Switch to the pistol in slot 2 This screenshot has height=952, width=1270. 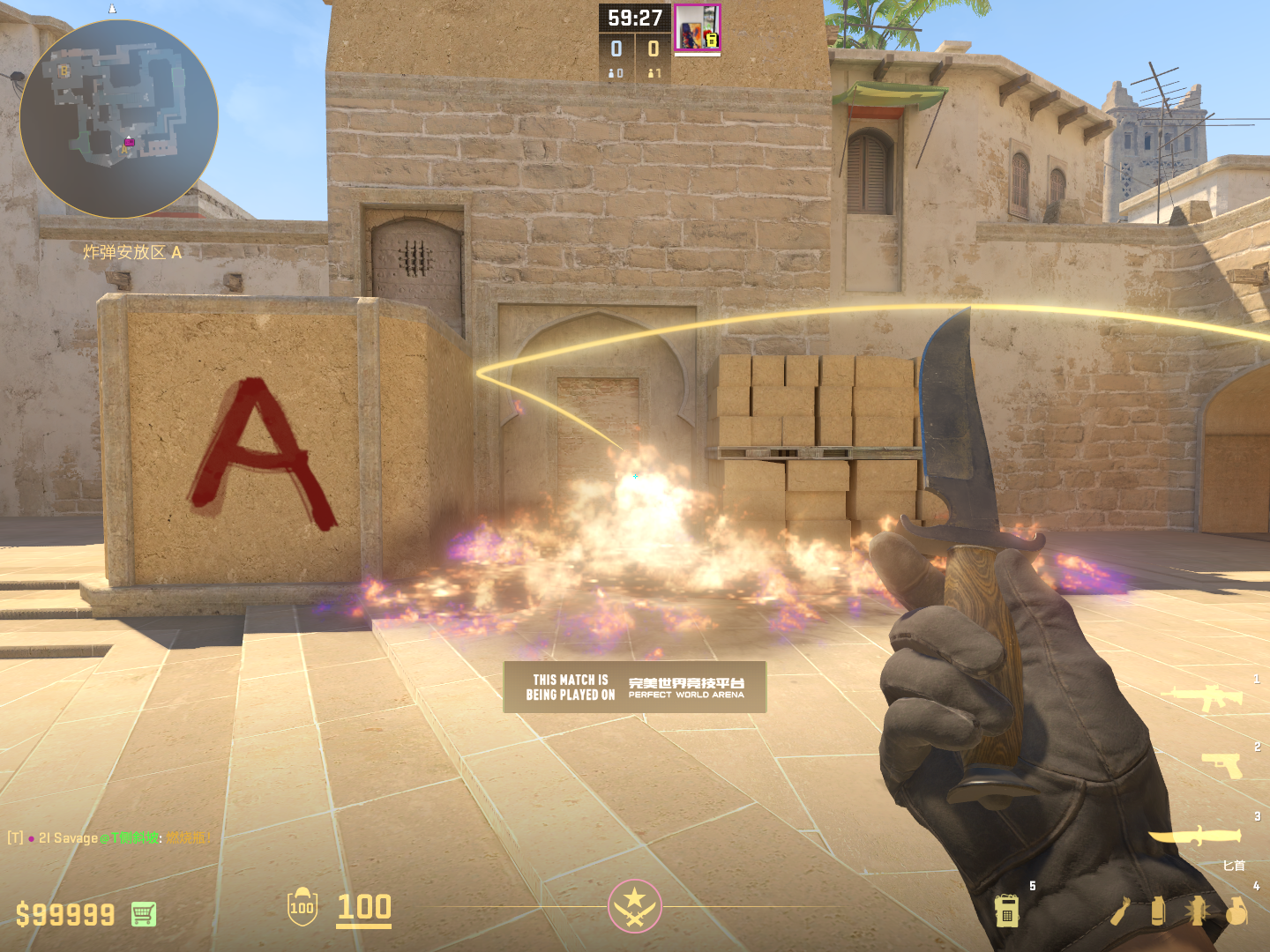point(1222,764)
